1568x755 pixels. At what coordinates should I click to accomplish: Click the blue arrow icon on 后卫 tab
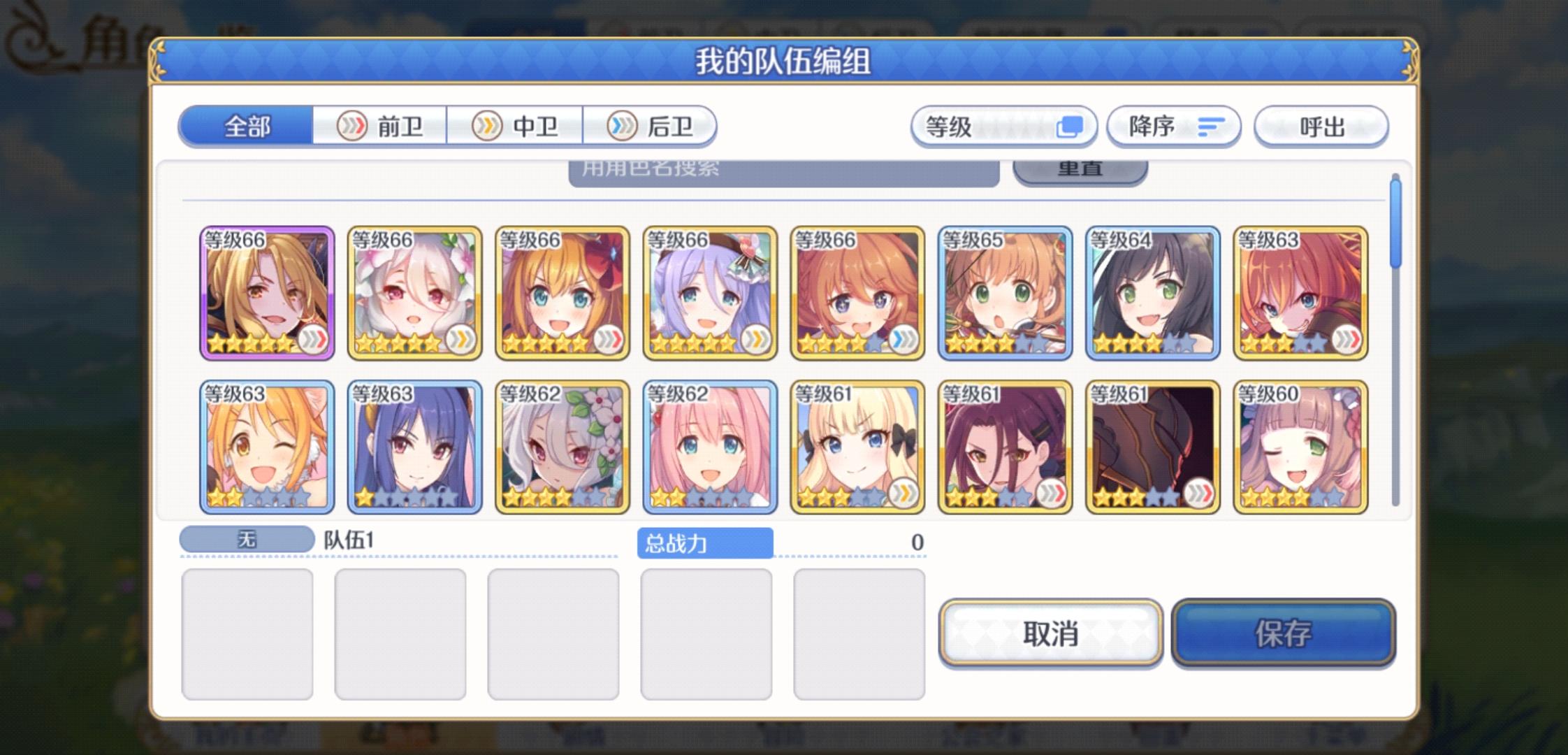coord(620,127)
